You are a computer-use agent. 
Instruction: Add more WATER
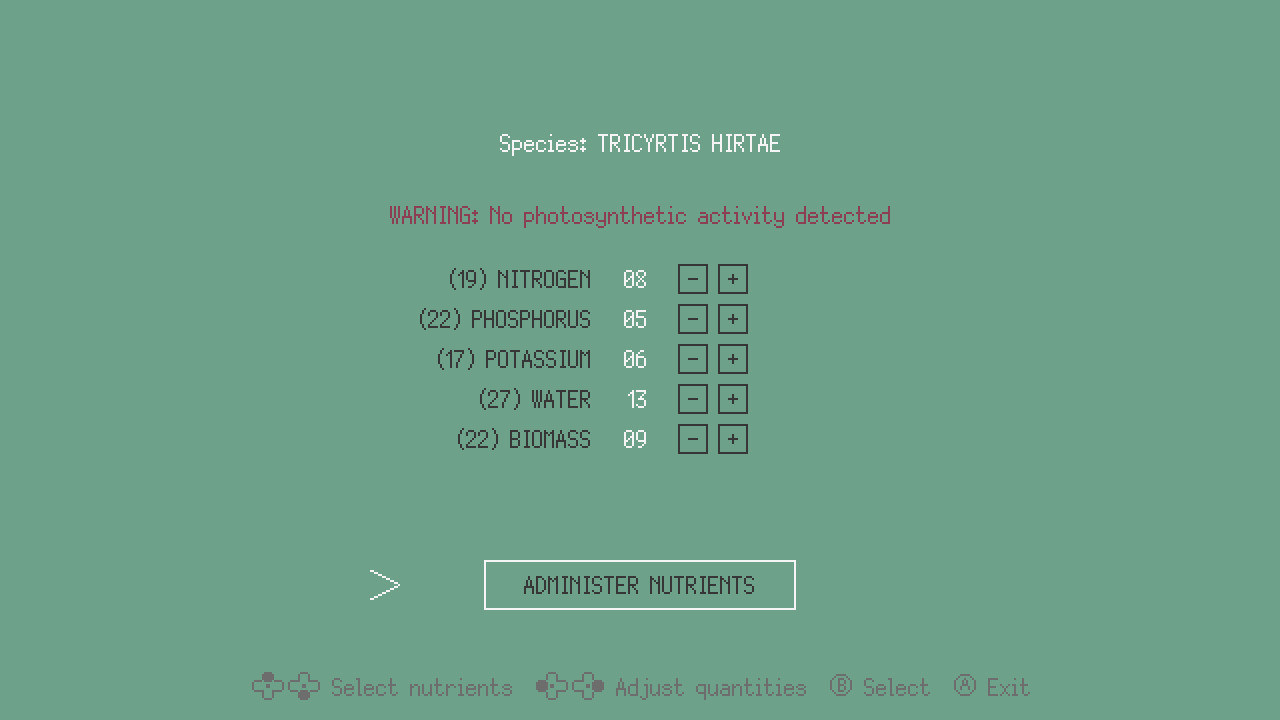(733, 399)
